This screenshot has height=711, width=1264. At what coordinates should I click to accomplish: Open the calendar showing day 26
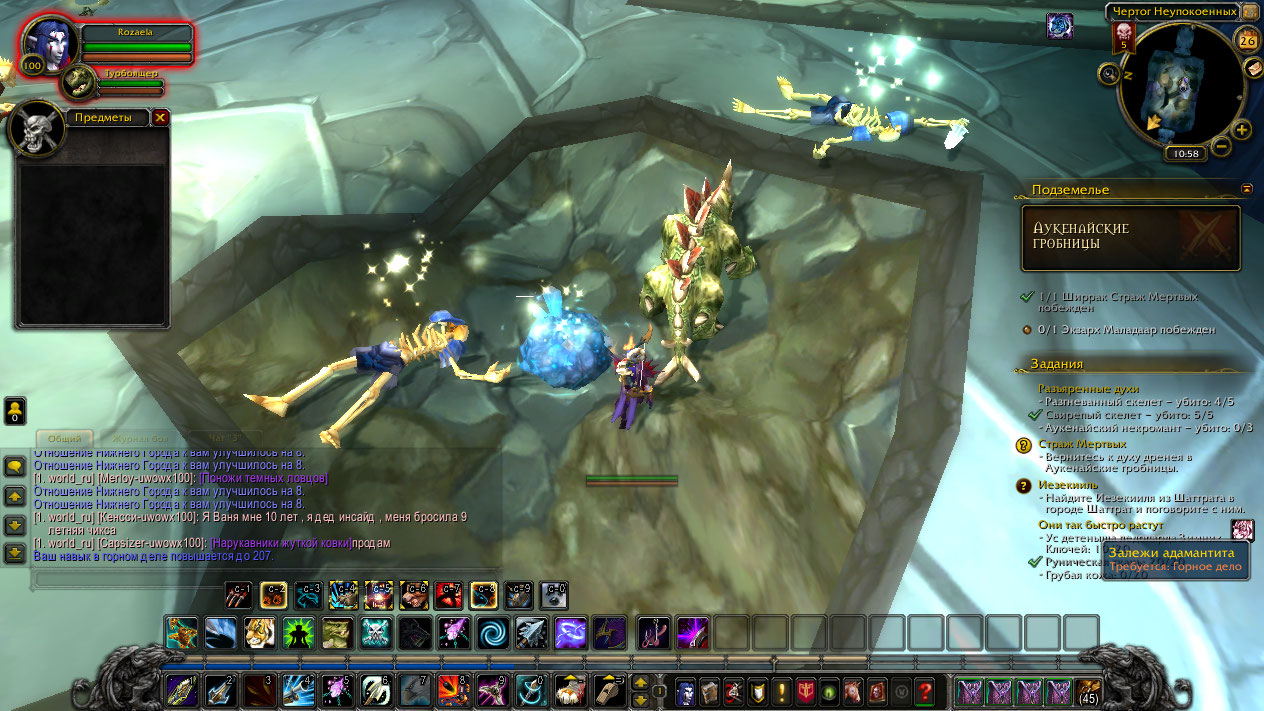click(1247, 40)
